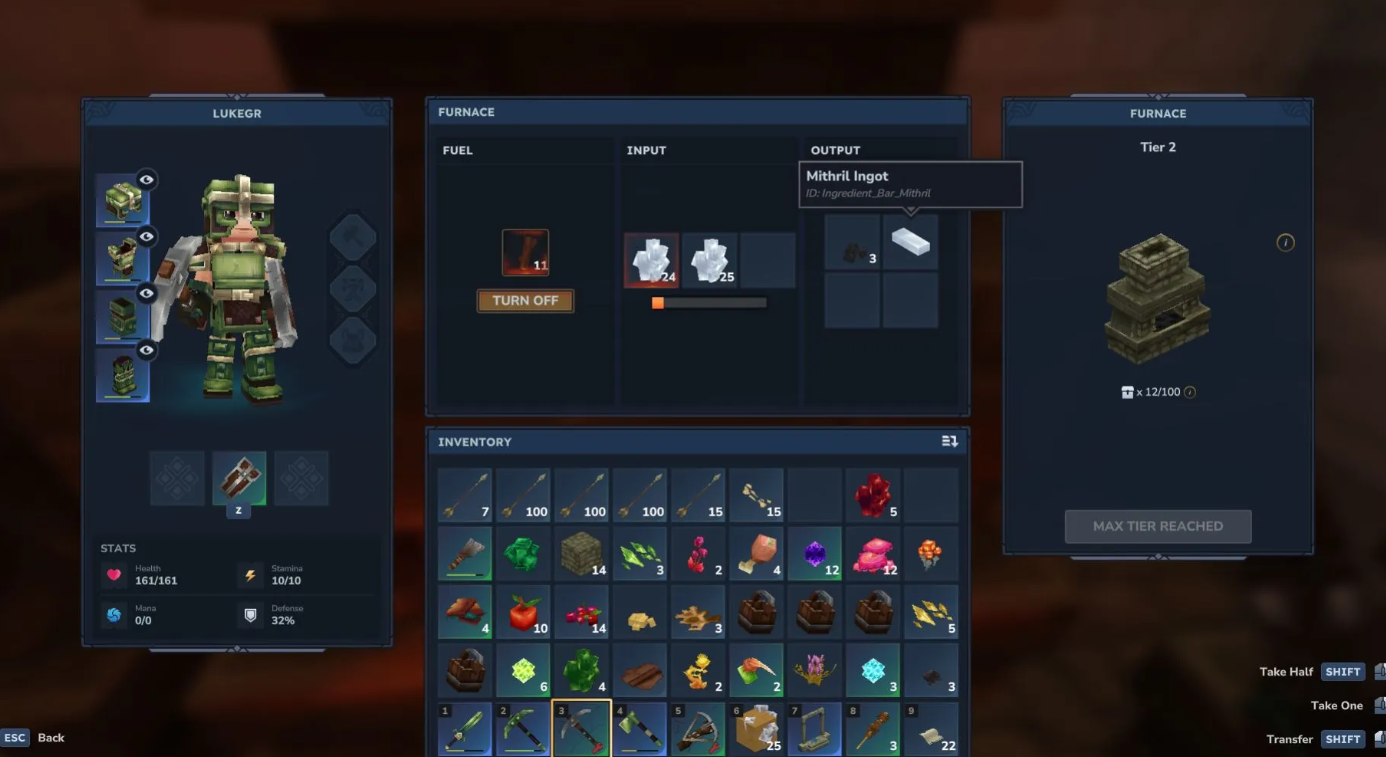Open furnace info icon beside the model

point(1285,242)
